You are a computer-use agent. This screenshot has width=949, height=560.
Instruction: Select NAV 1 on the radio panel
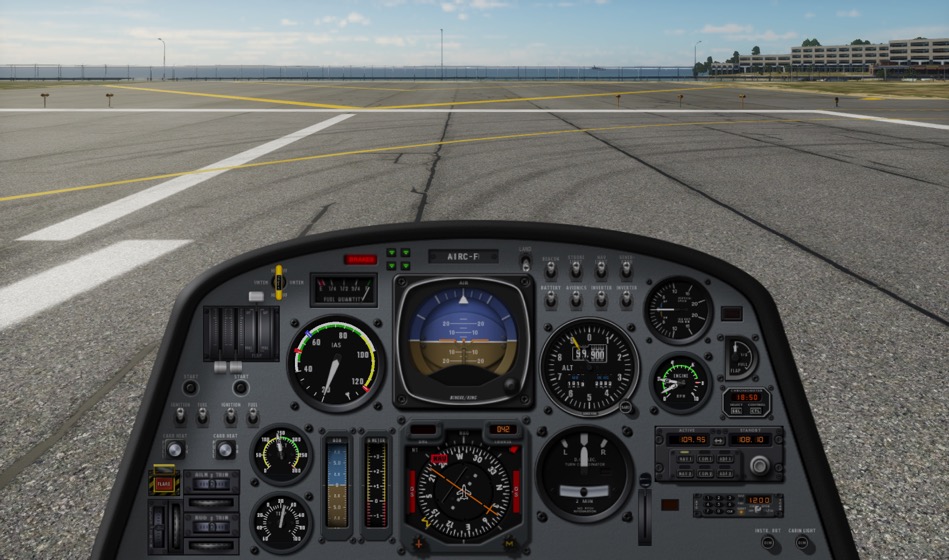tap(686, 458)
